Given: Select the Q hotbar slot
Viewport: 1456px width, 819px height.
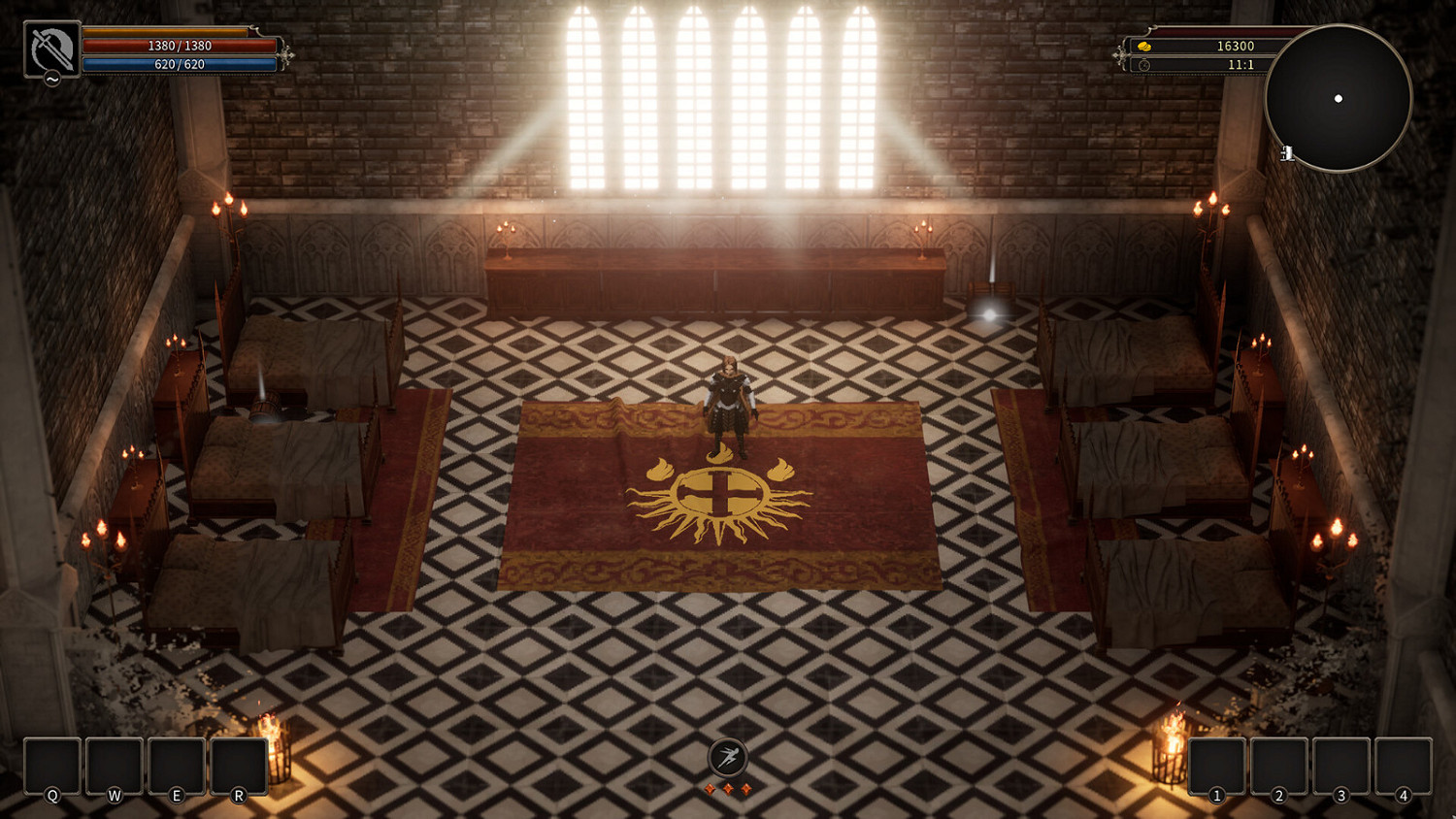Looking at the screenshot, I should point(50,767).
